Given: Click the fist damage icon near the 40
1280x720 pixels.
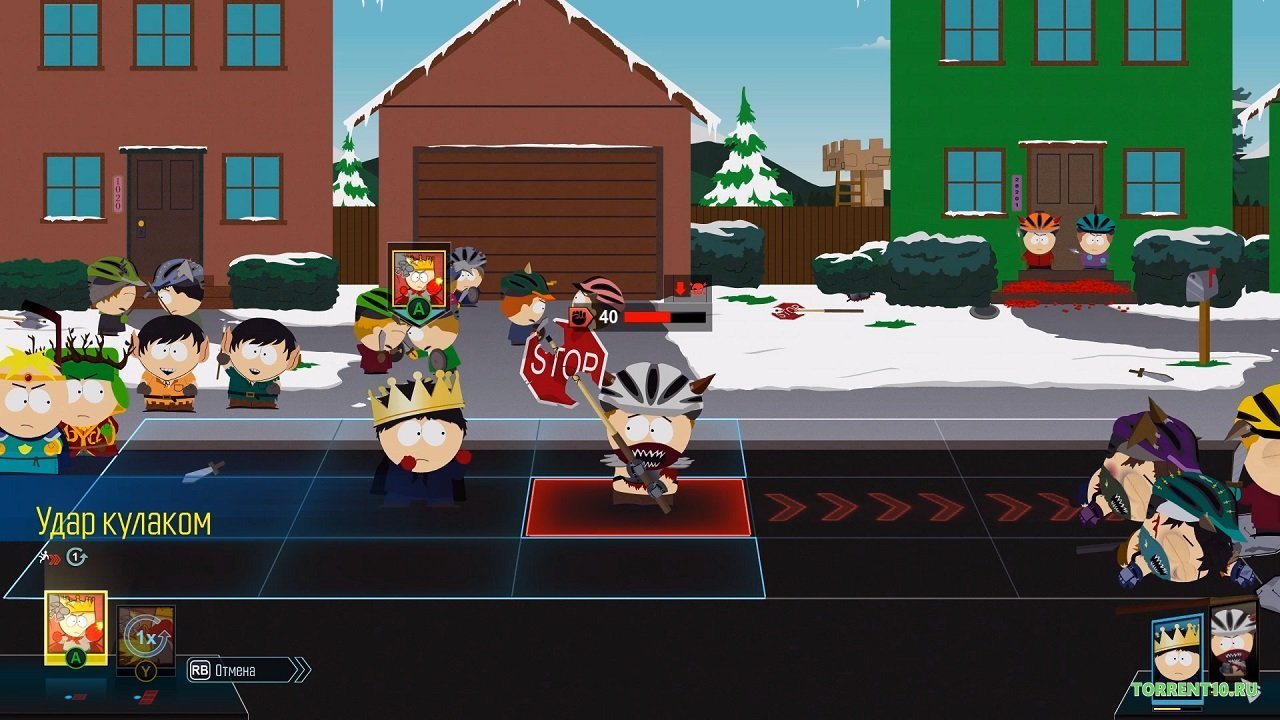Looking at the screenshot, I should (578, 316).
